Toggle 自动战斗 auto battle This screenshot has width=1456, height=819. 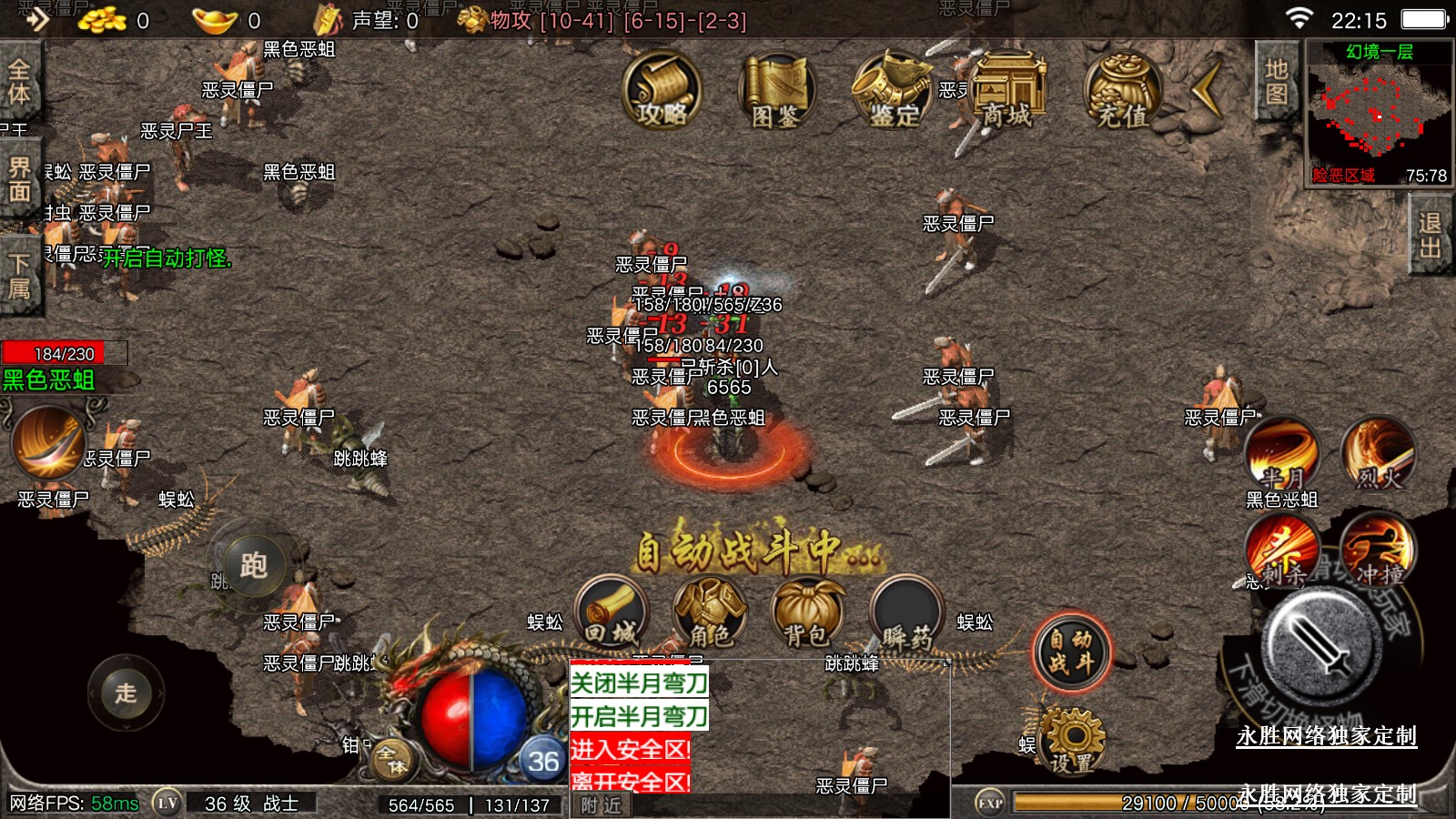click(1071, 652)
